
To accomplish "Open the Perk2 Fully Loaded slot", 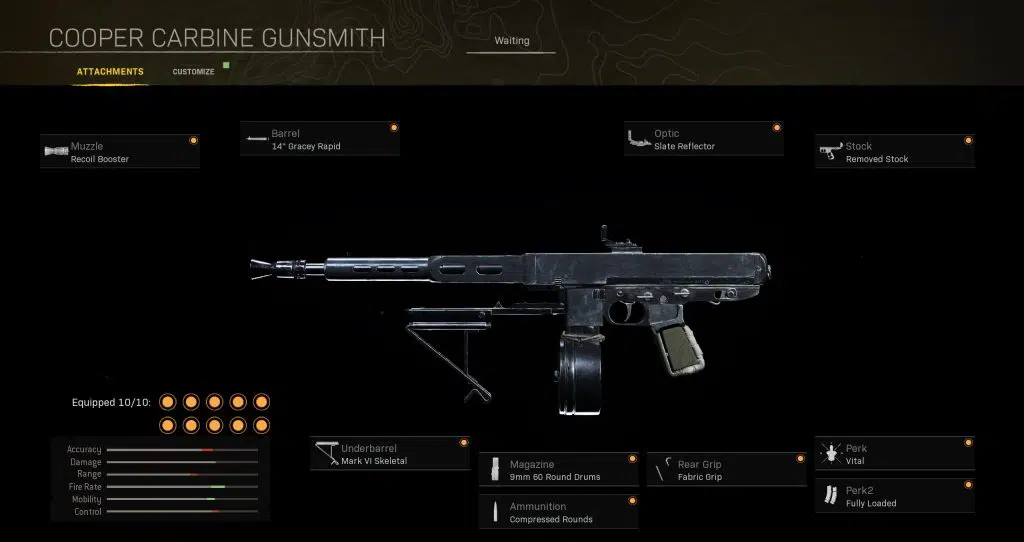I will [894, 497].
